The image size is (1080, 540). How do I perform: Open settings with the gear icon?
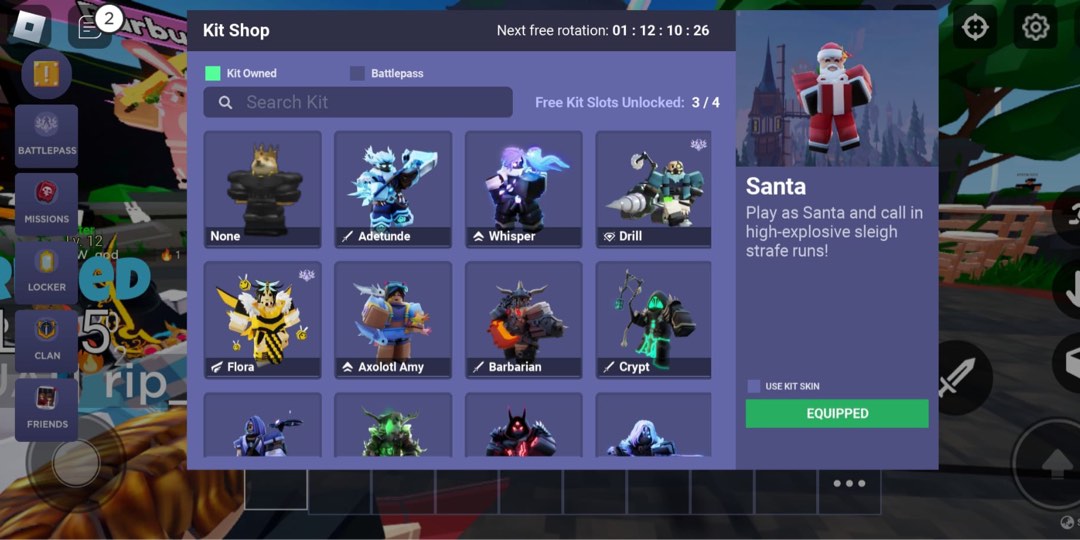(1035, 27)
